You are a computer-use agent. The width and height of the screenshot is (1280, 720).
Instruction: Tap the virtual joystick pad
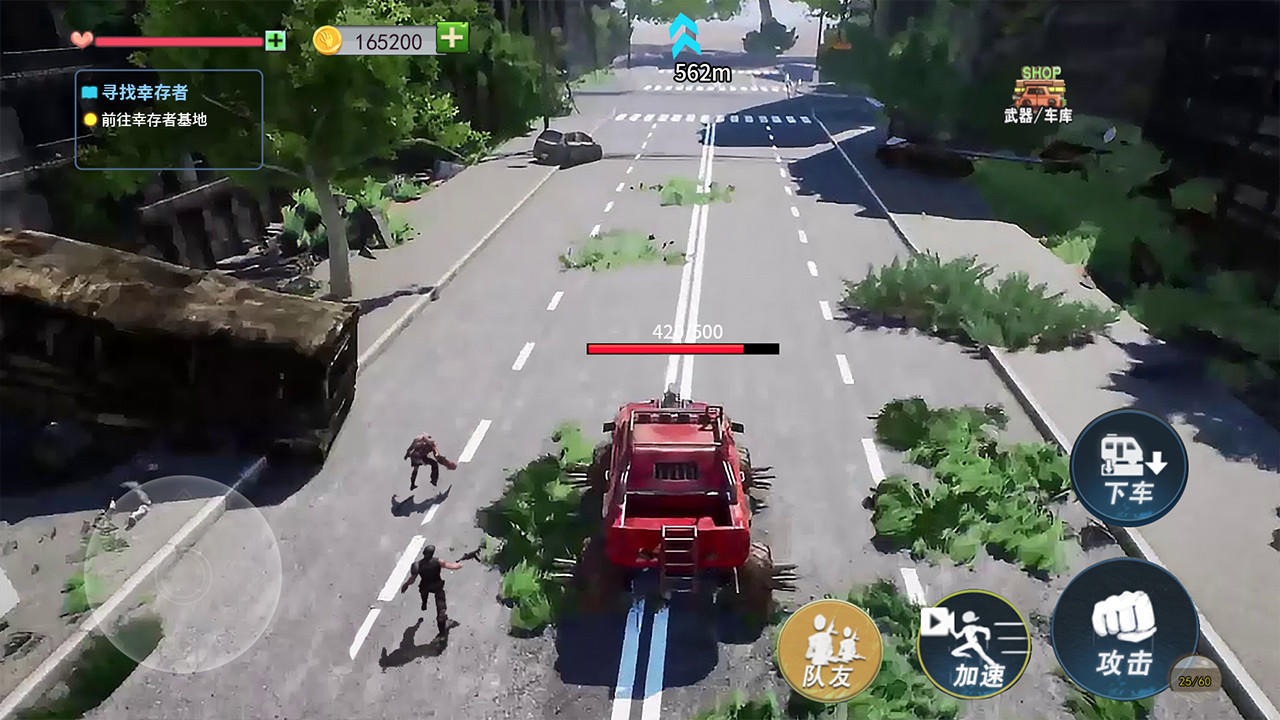coord(182,574)
